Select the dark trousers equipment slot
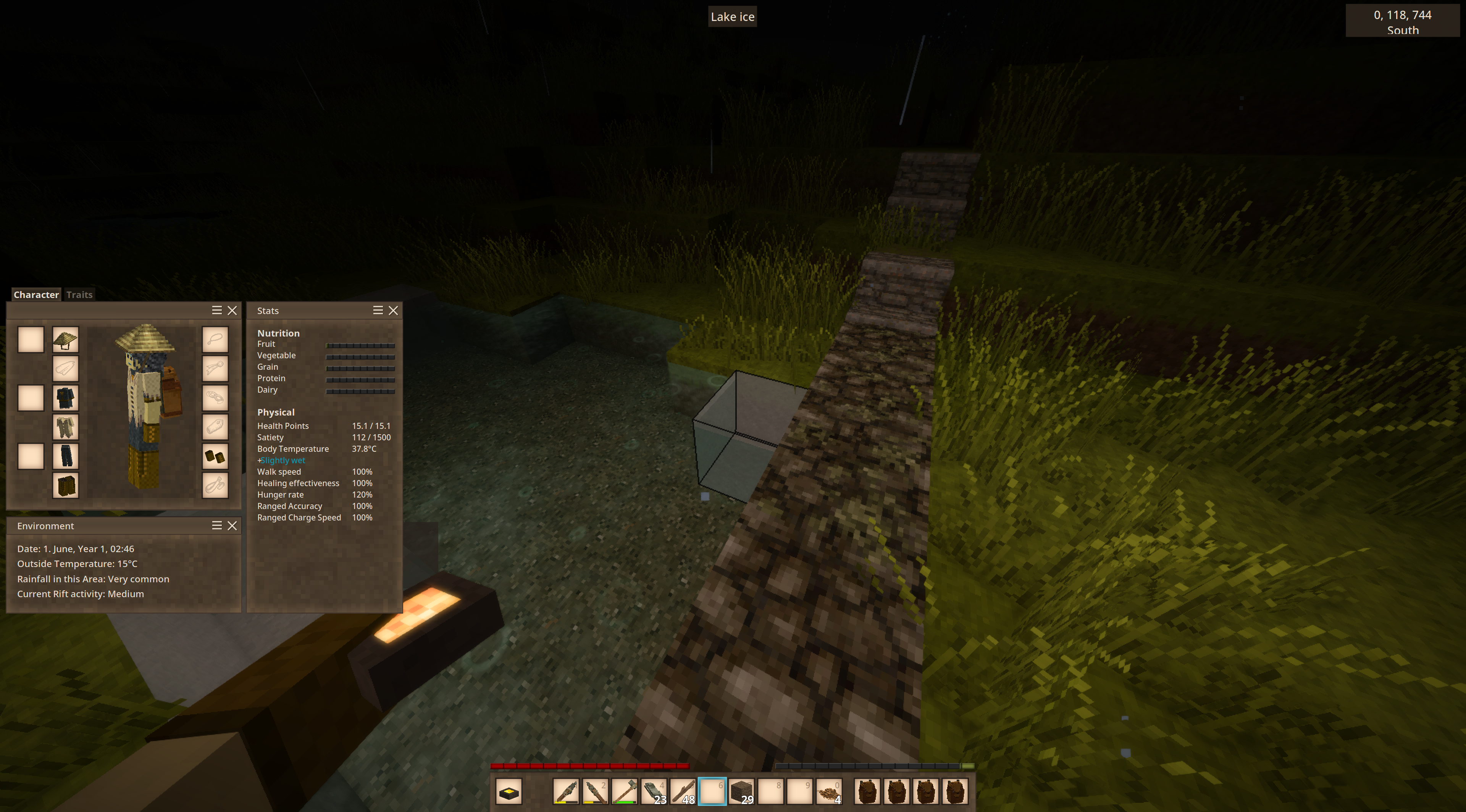The height and width of the screenshot is (812, 1466). [x=65, y=457]
